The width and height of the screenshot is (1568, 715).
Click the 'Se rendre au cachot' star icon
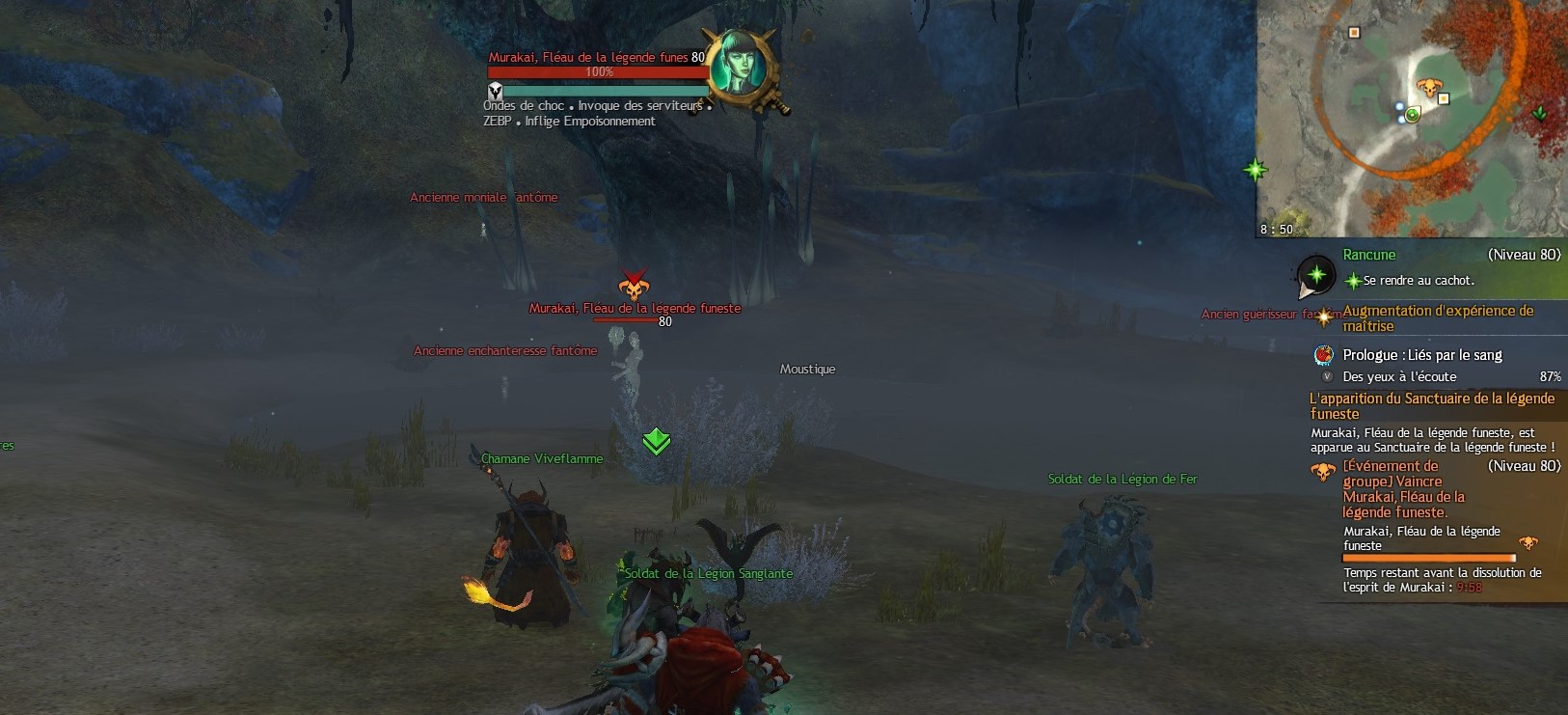pos(1354,280)
